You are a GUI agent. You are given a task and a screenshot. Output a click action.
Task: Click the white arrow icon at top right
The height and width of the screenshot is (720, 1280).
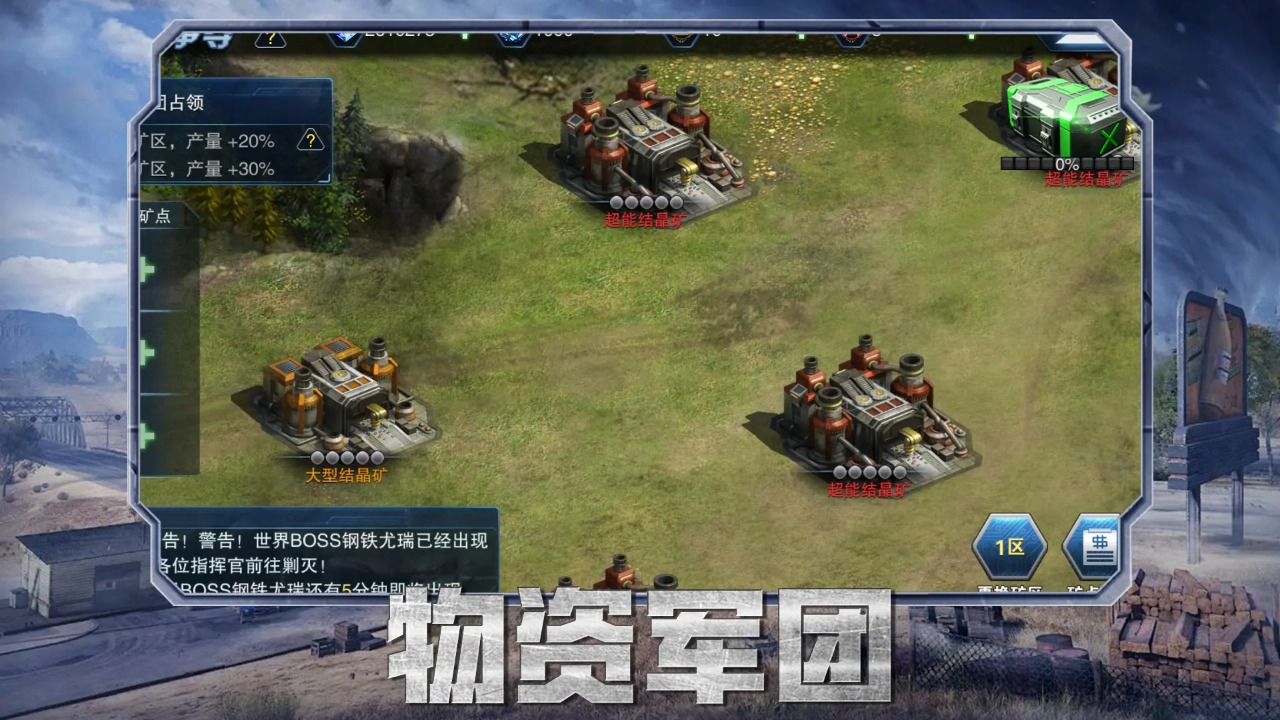click(1079, 39)
